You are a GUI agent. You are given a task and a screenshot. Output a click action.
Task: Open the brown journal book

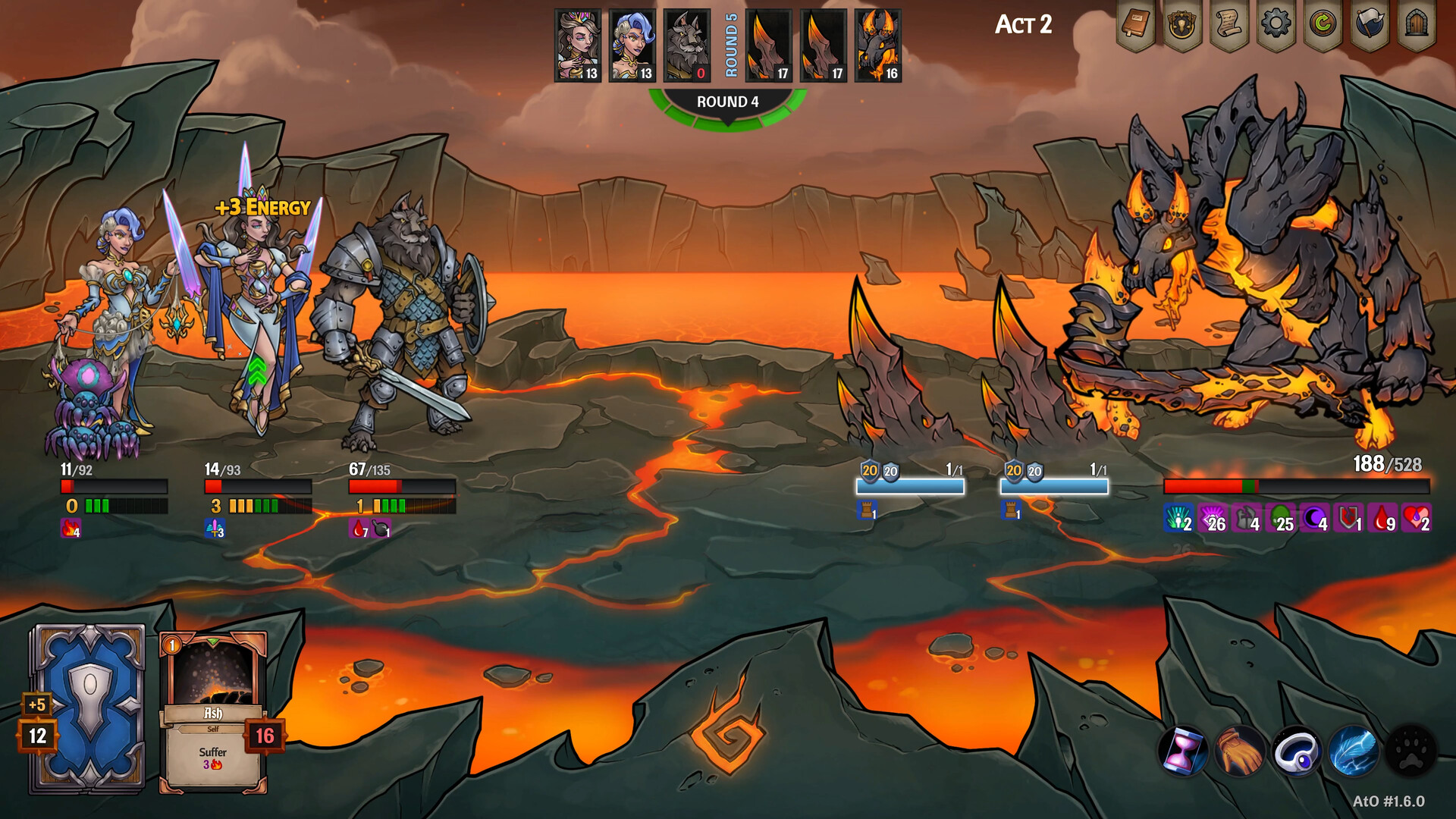click(1135, 25)
